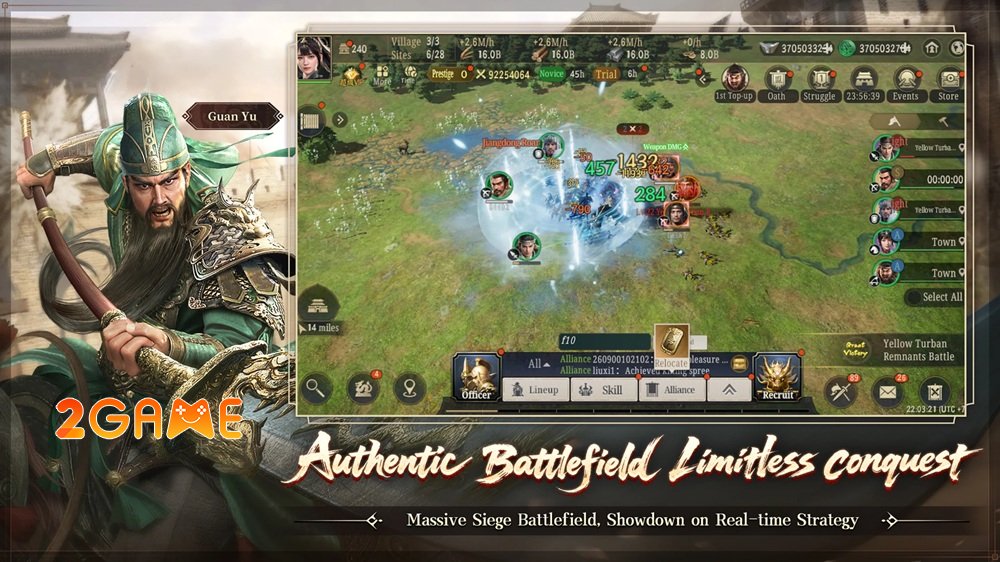Click the magnifying glass search icon
The width and height of the screenshot is (1000, 562).
(317, 388)
